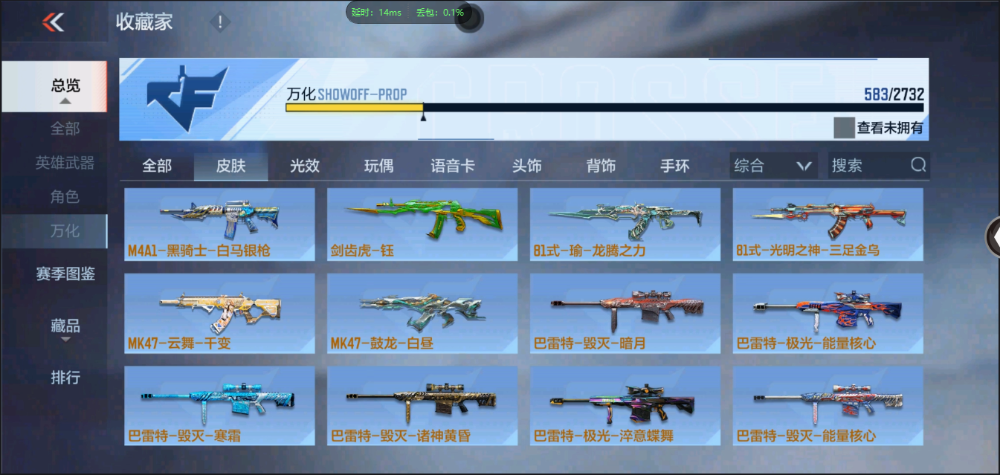
Task: Open the 赛季图鉴 menu
Action: click(65, 272)
